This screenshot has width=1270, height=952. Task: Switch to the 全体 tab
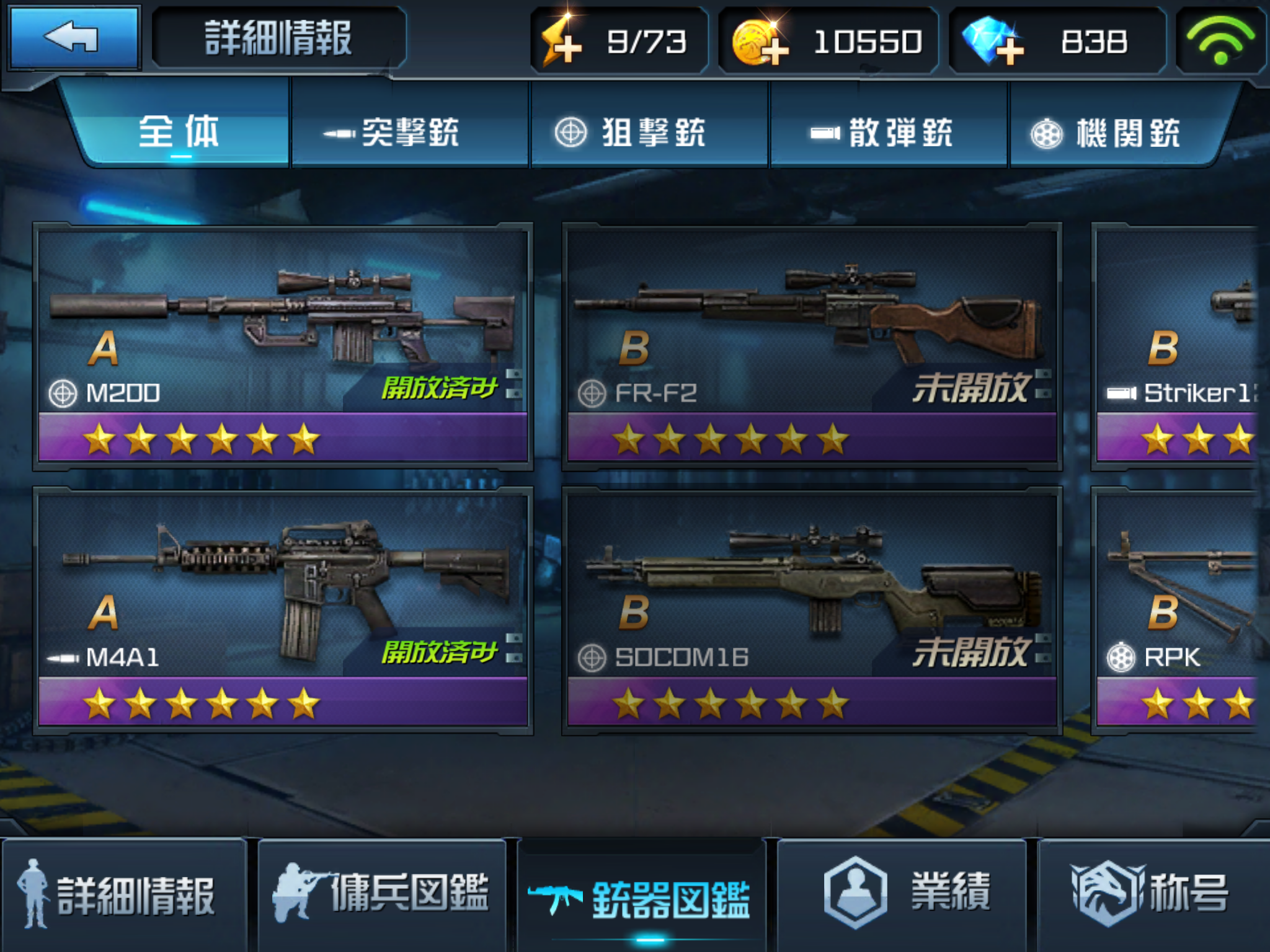coord(179,131)
